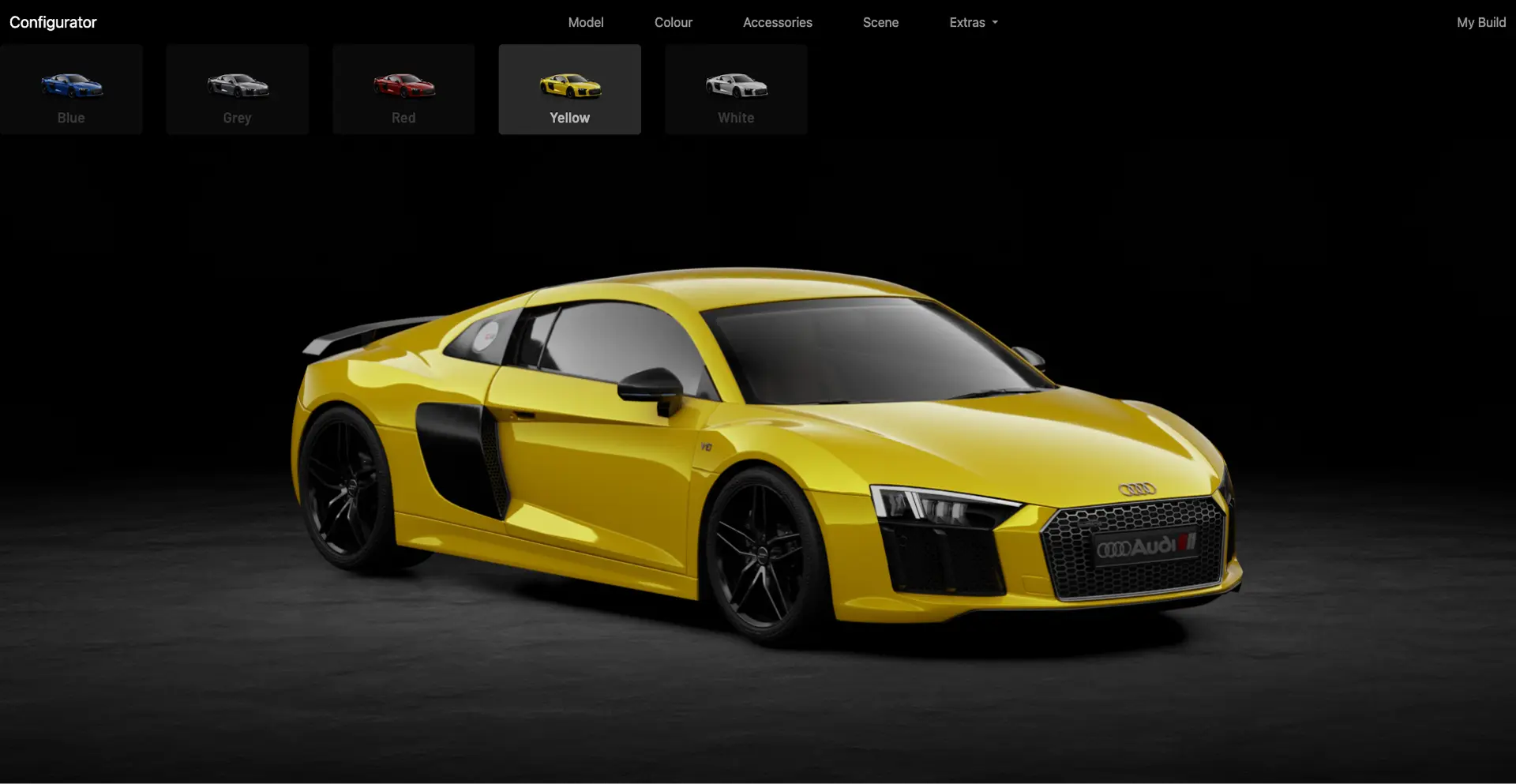Switch to the Colour tab
Image resolution: width=1516 pixels, height=784 pixels.
(673, 22)
